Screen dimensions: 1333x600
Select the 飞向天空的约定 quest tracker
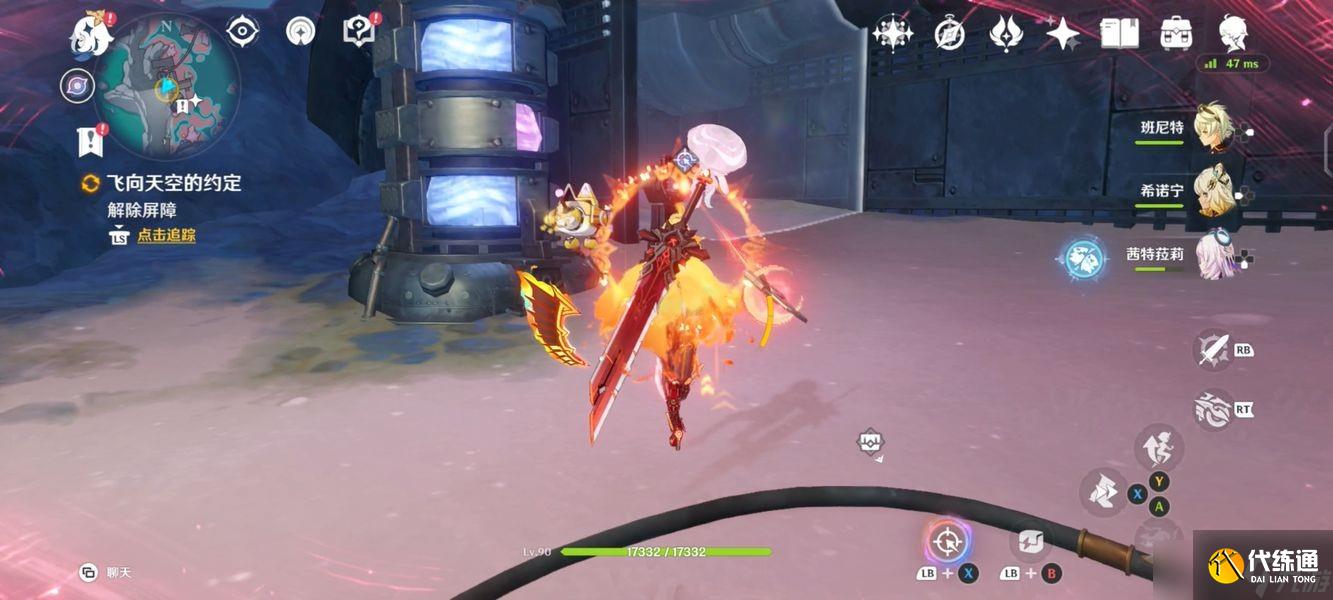[173, 183]
